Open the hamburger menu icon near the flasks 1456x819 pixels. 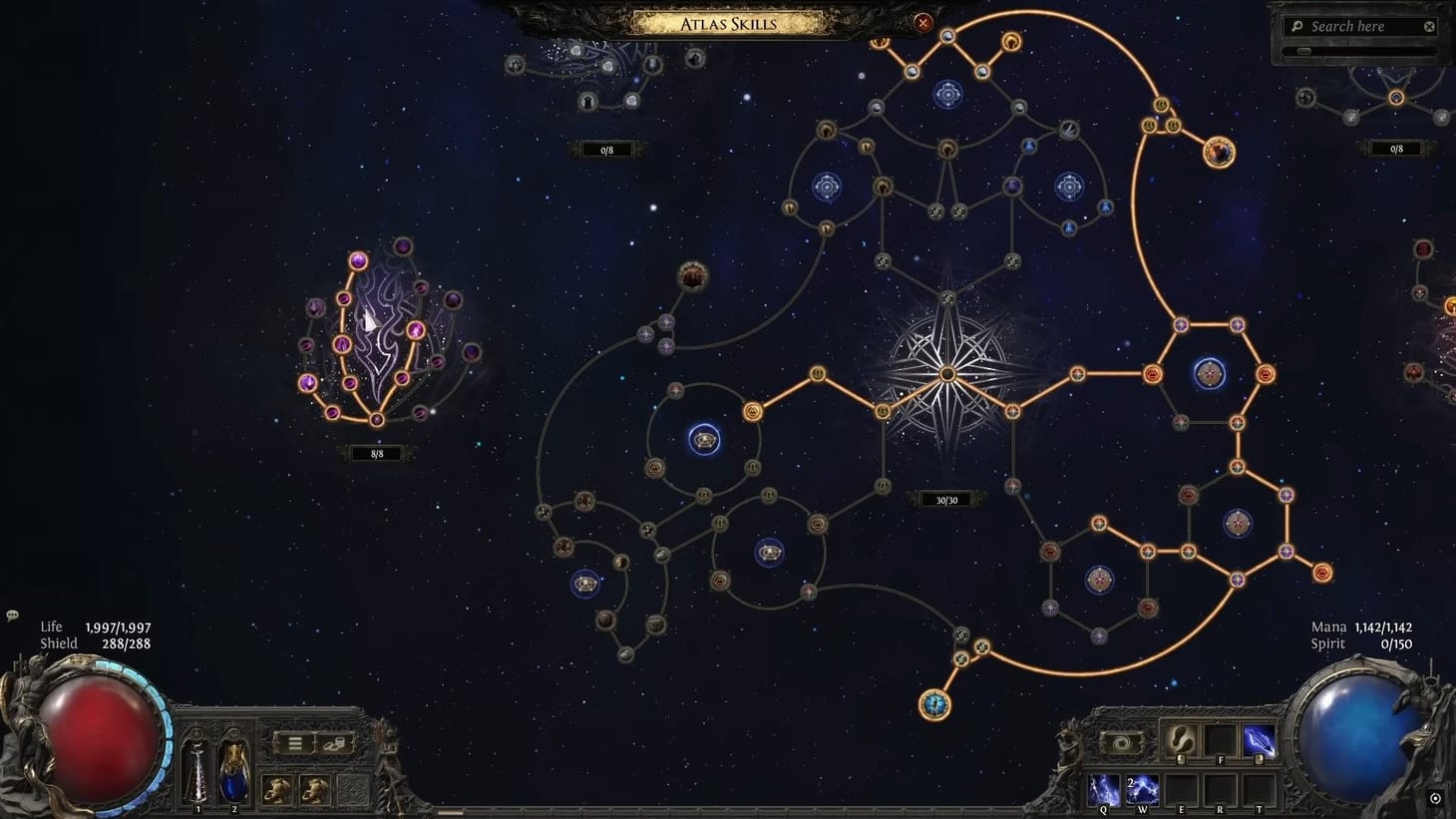click(x=295, y=743)
